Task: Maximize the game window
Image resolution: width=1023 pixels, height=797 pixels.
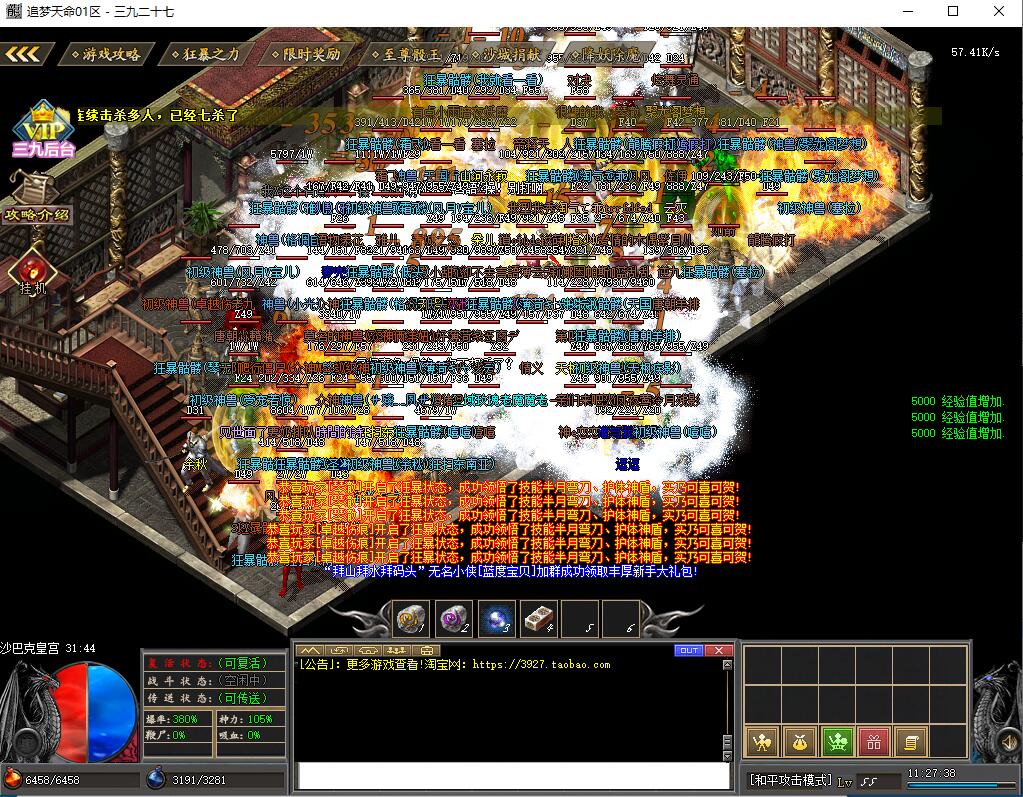Action: pyautogui.click(x=952, y=11)
